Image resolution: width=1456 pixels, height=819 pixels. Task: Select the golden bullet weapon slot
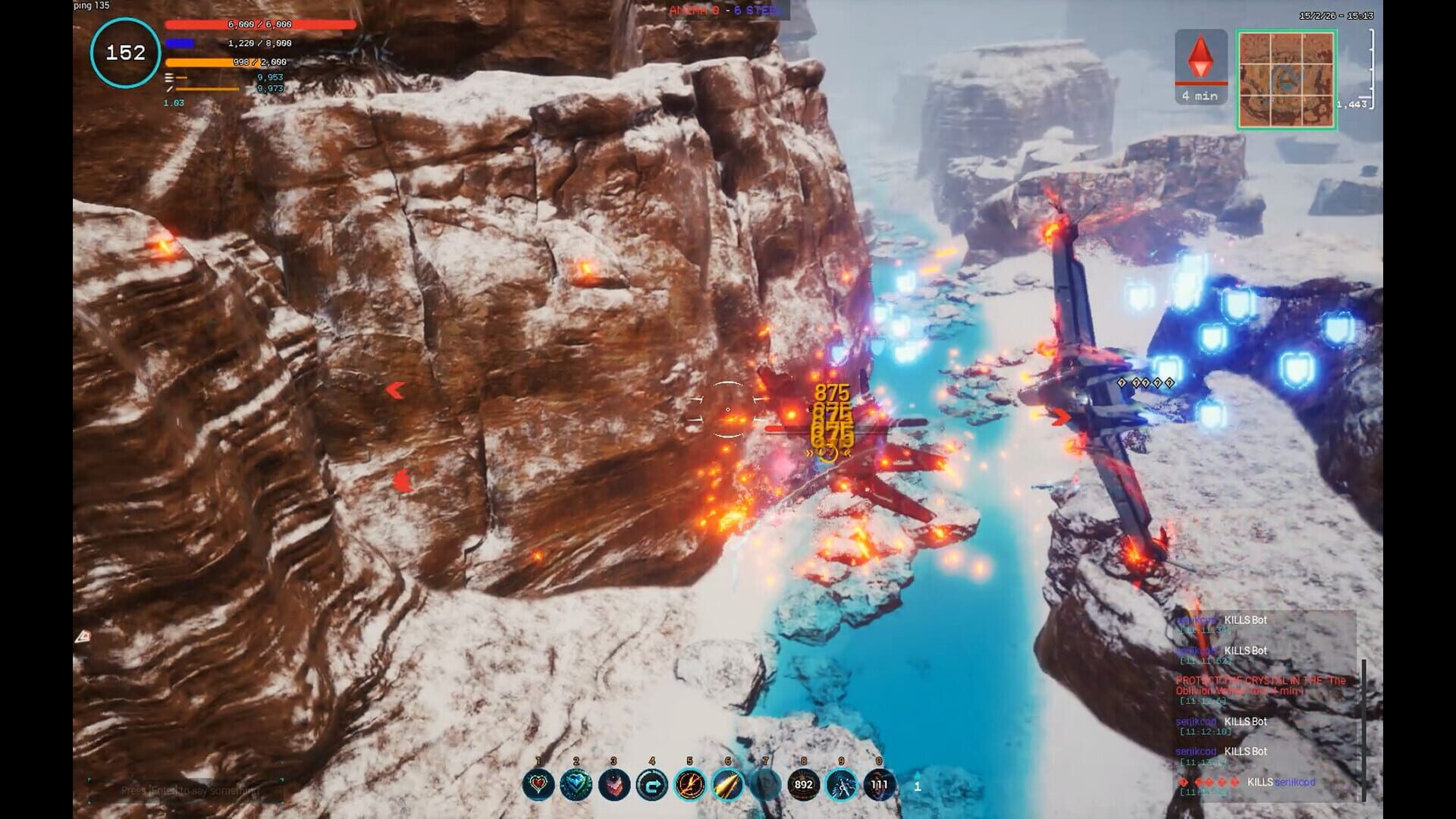(x=728, y=785)
